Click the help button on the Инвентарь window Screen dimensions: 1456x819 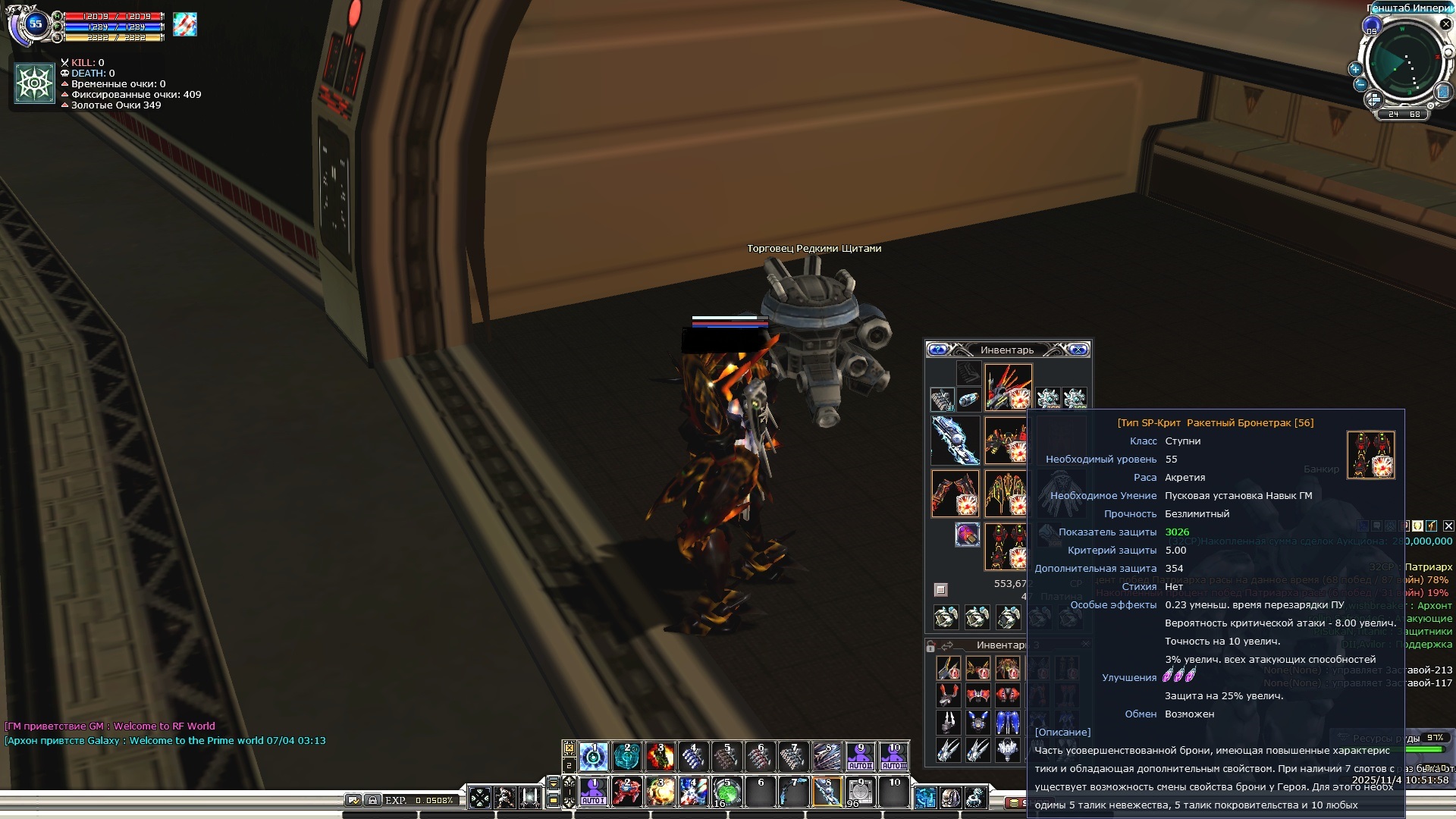[x=938, y=350]
